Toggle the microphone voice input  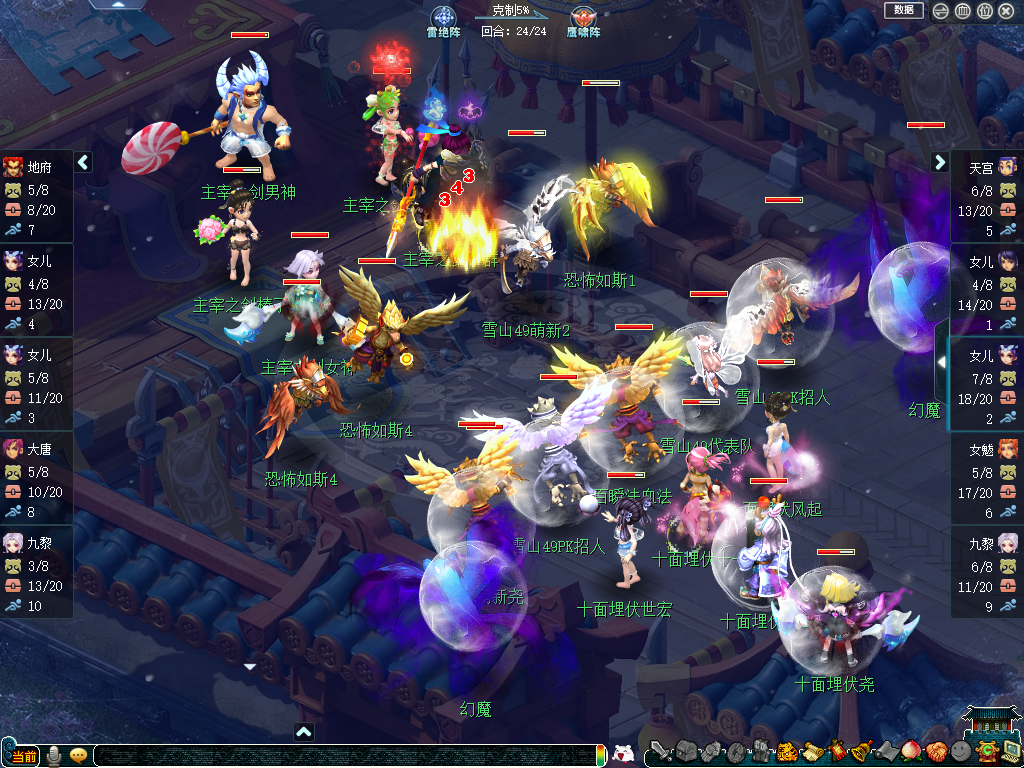pyautogui.click(x=54, y=755)
